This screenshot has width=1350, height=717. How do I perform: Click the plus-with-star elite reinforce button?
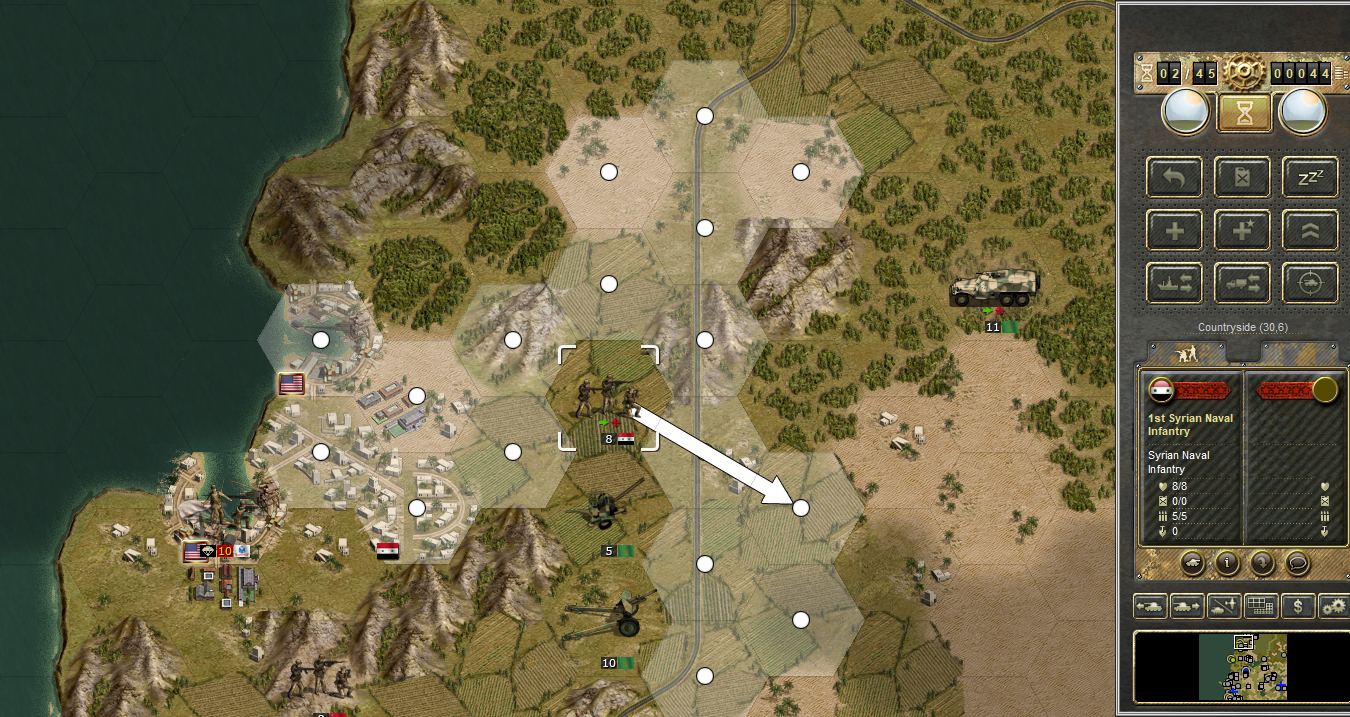point(1243,230)
